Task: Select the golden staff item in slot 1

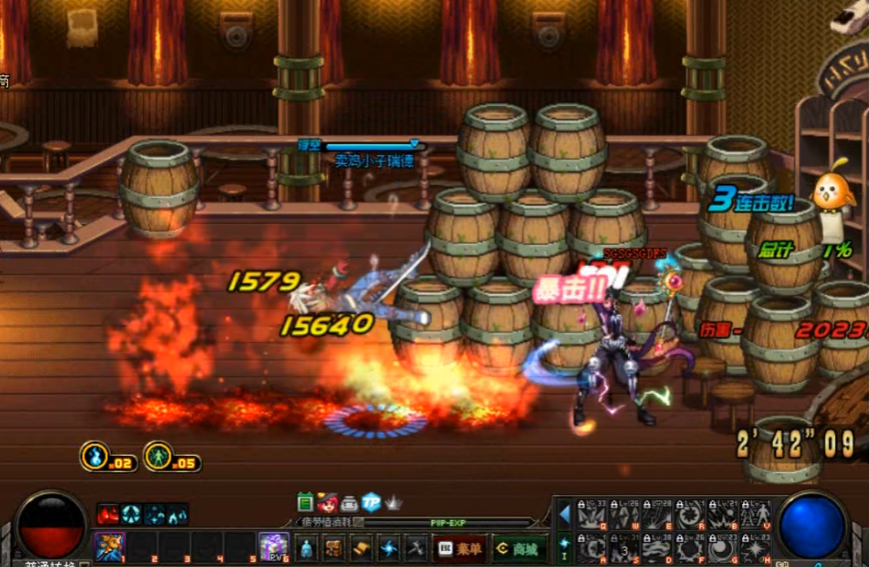Action: (x=109, y=547)
